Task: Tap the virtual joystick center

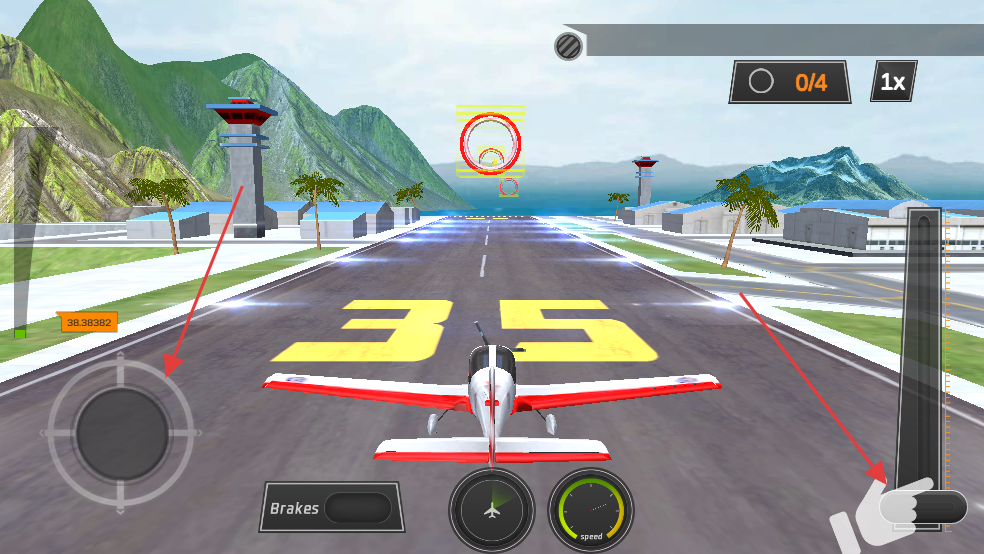Action: [x=121, y=434]
